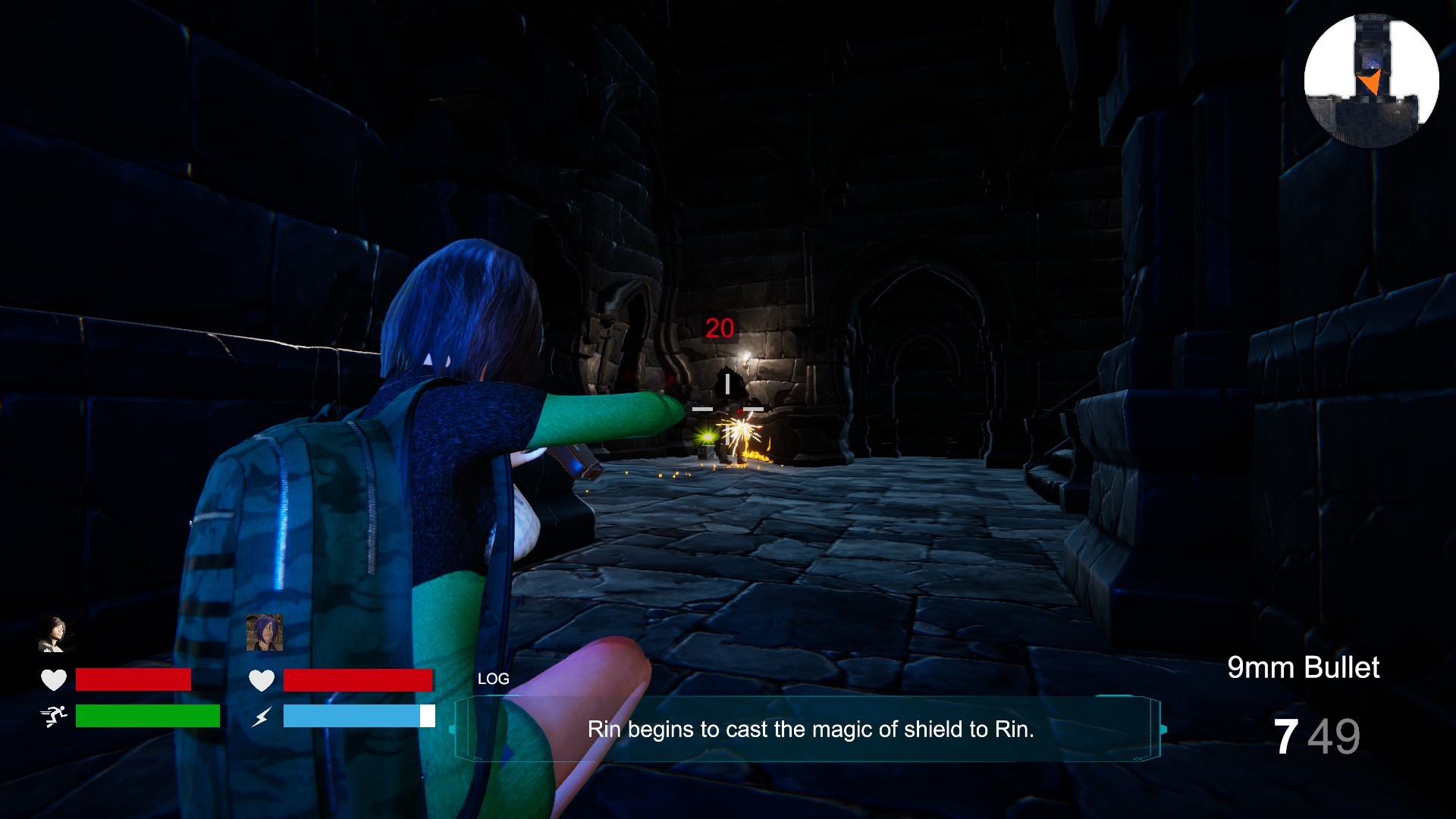Click the orange player arrow on the minimap
Viewport: 1456px width, 819px height.
[x=1370, y=80]
